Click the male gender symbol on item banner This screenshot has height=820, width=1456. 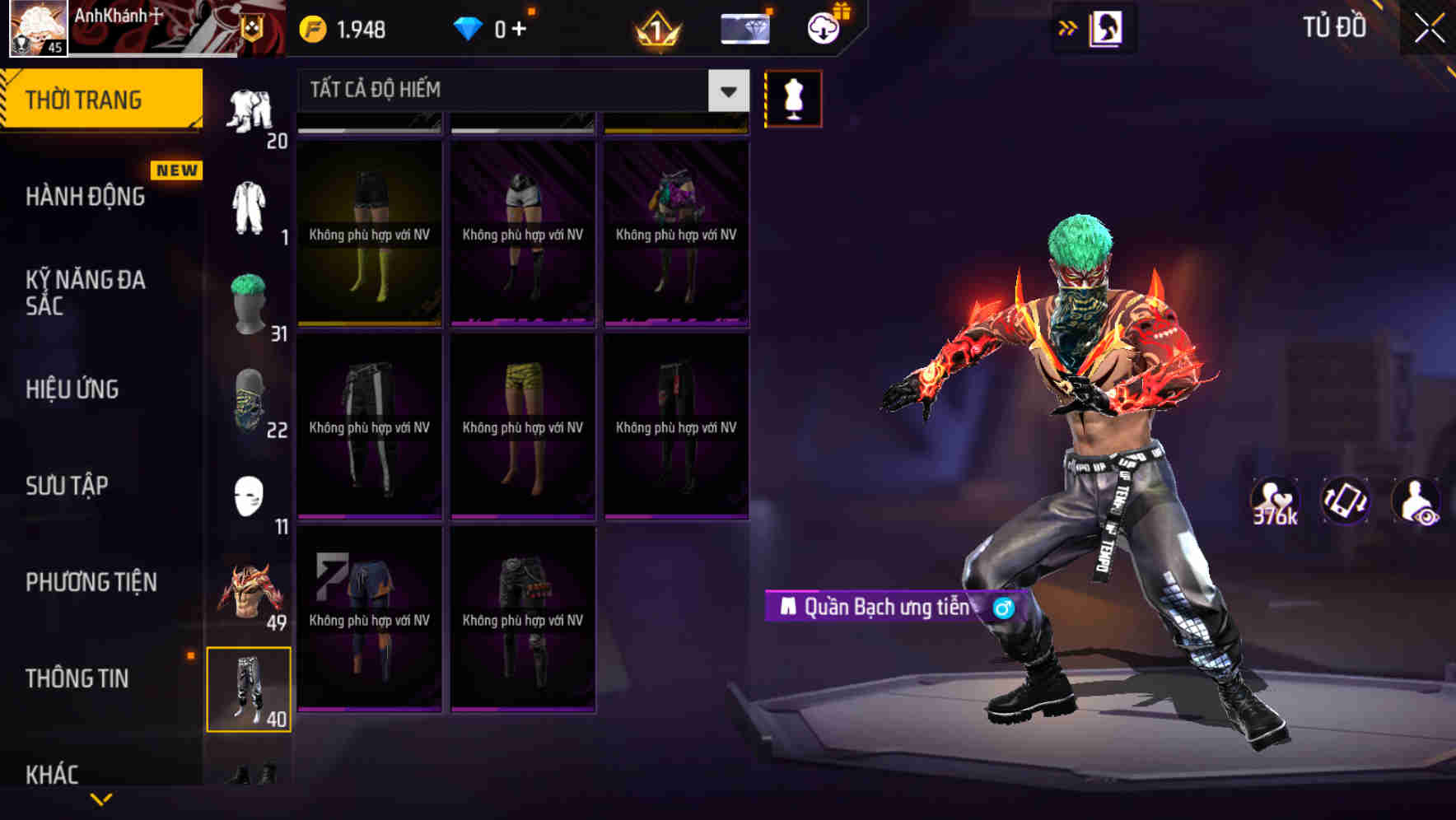point(1004,610)
